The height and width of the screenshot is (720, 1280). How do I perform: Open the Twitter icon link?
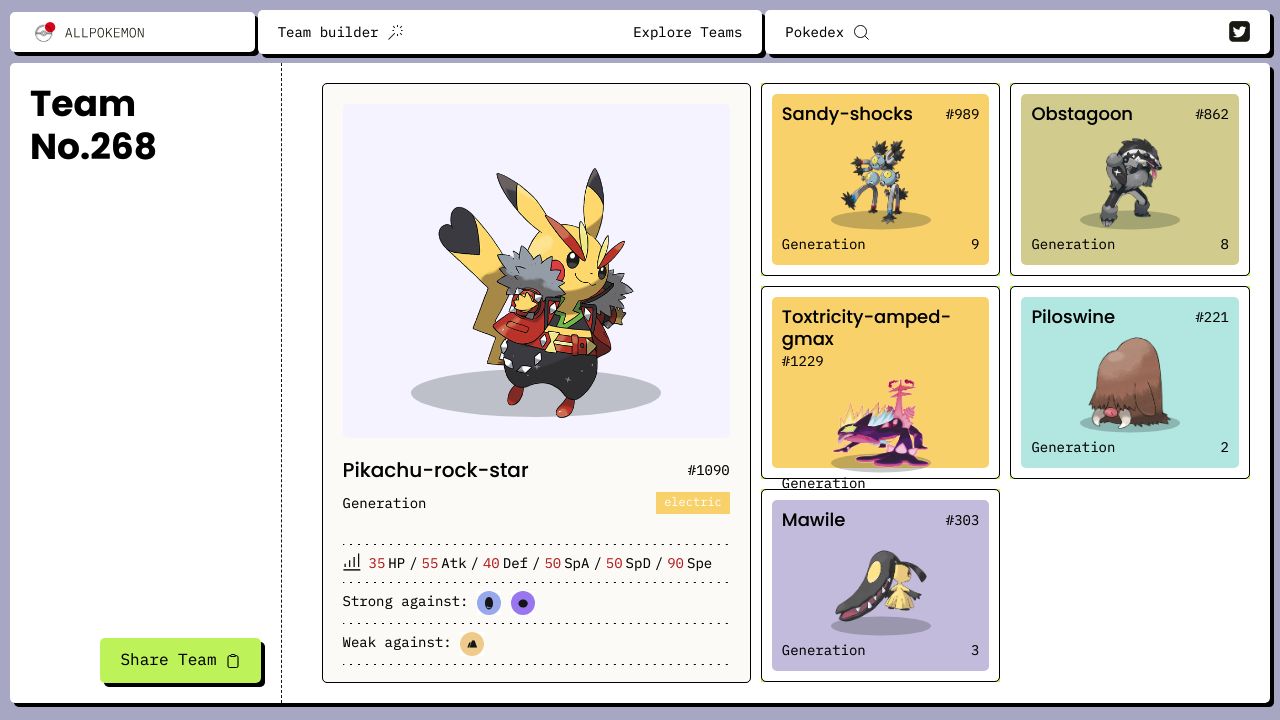(1239, 32)
